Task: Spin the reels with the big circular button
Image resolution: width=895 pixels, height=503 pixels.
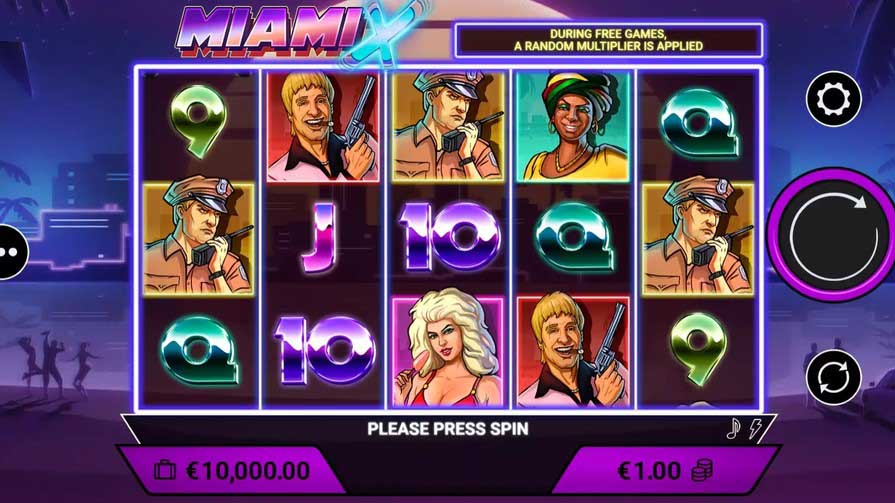Action: pos(832,236)
